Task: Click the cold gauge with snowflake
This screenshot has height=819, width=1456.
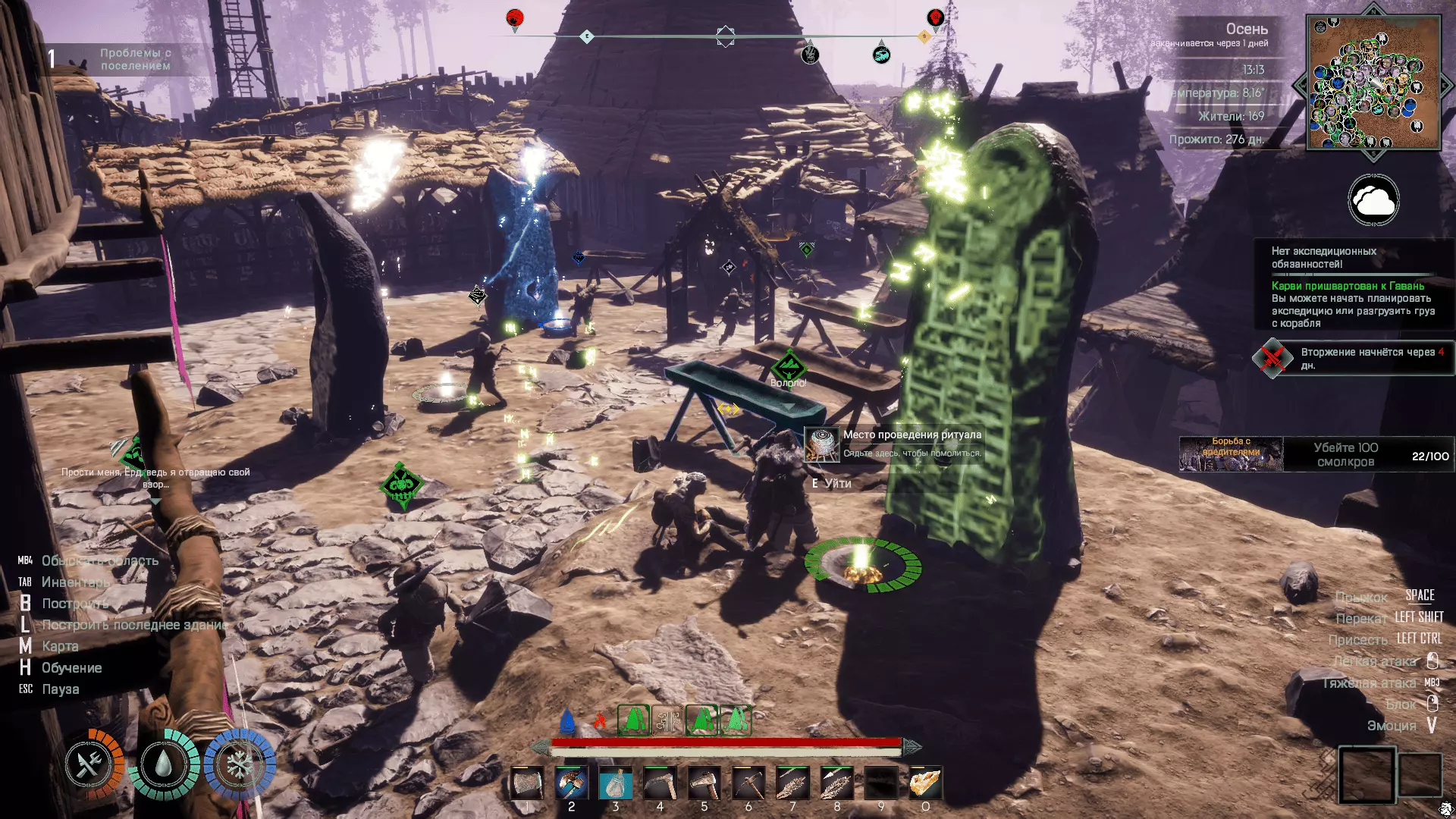Action: coord(240,764)
